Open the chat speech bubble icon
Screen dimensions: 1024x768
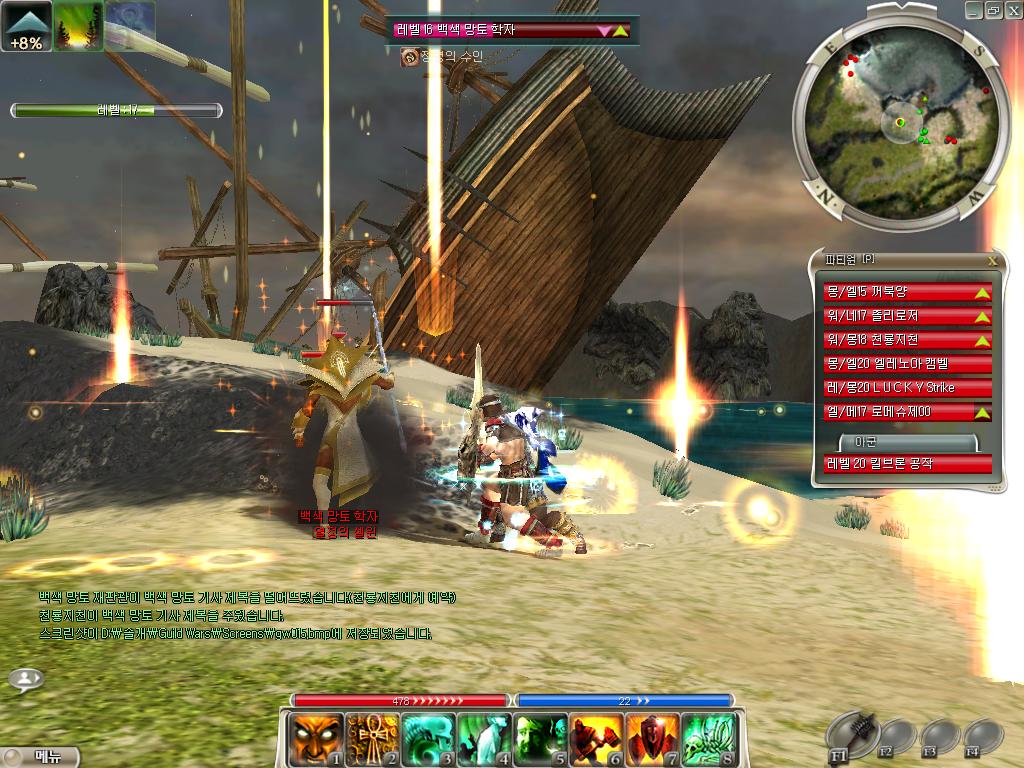[26, 679]
